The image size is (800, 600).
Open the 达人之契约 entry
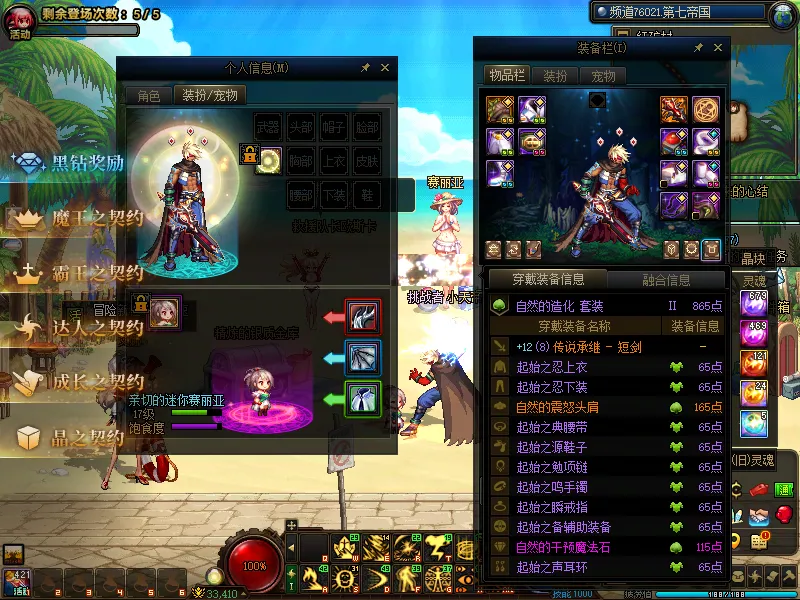tap(98, 327)
